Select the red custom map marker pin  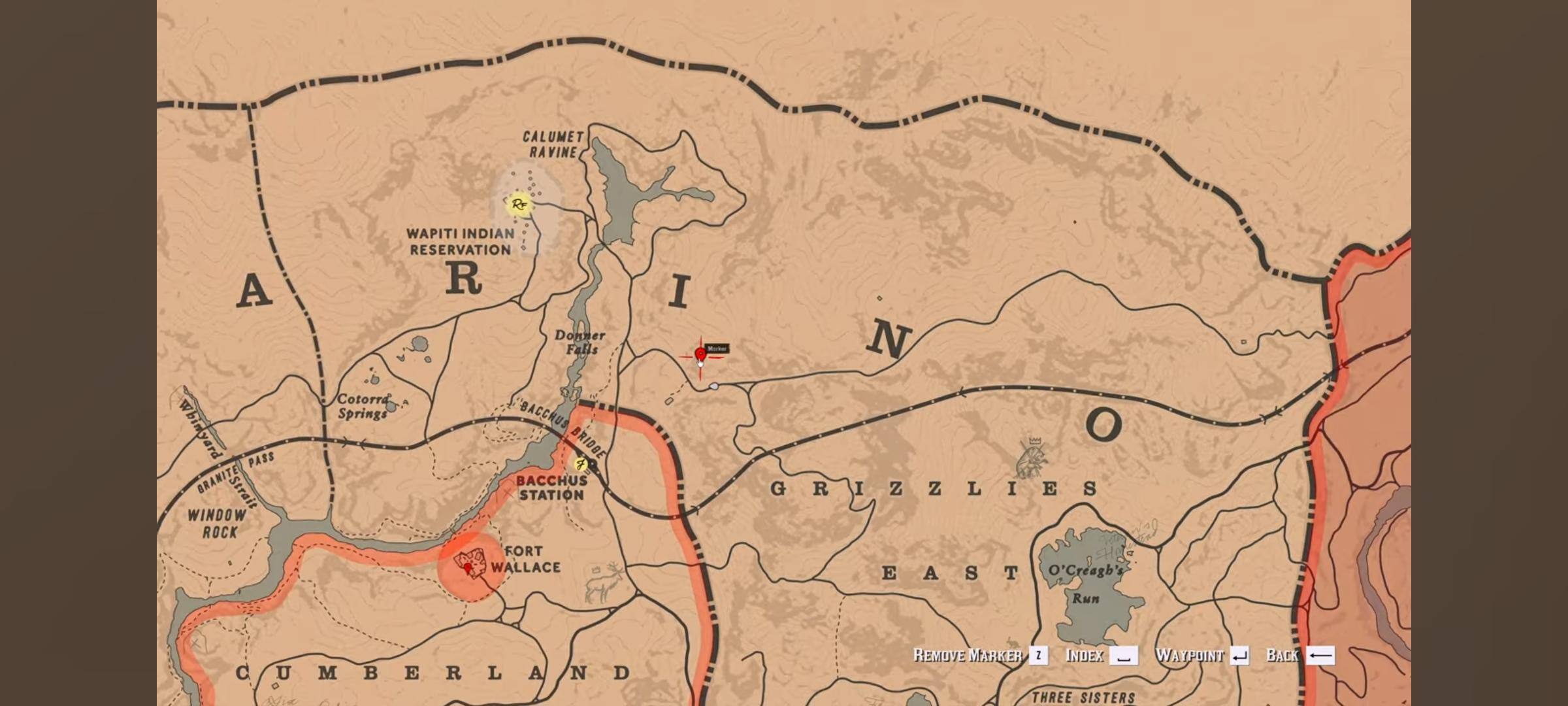[700, 355]
